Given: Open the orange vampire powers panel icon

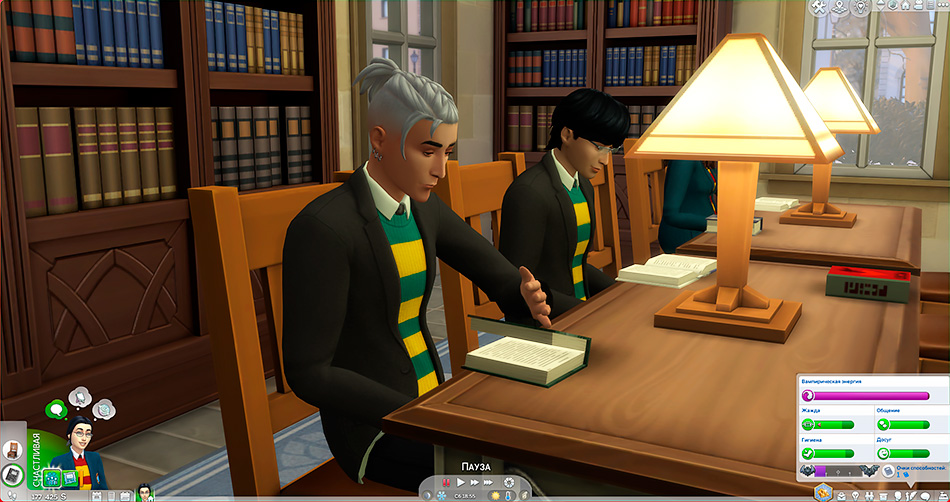Looking at the screenshot, I should point(823,492).
